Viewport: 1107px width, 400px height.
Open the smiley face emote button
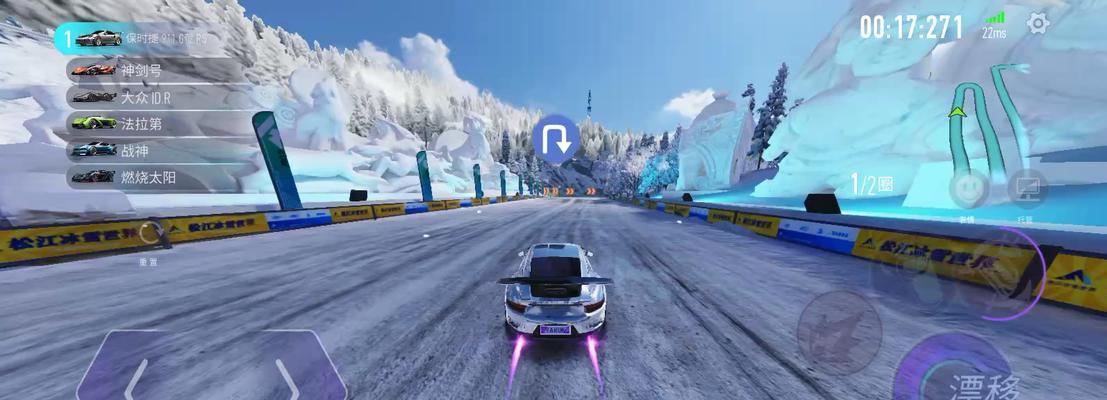coord(968,188)
